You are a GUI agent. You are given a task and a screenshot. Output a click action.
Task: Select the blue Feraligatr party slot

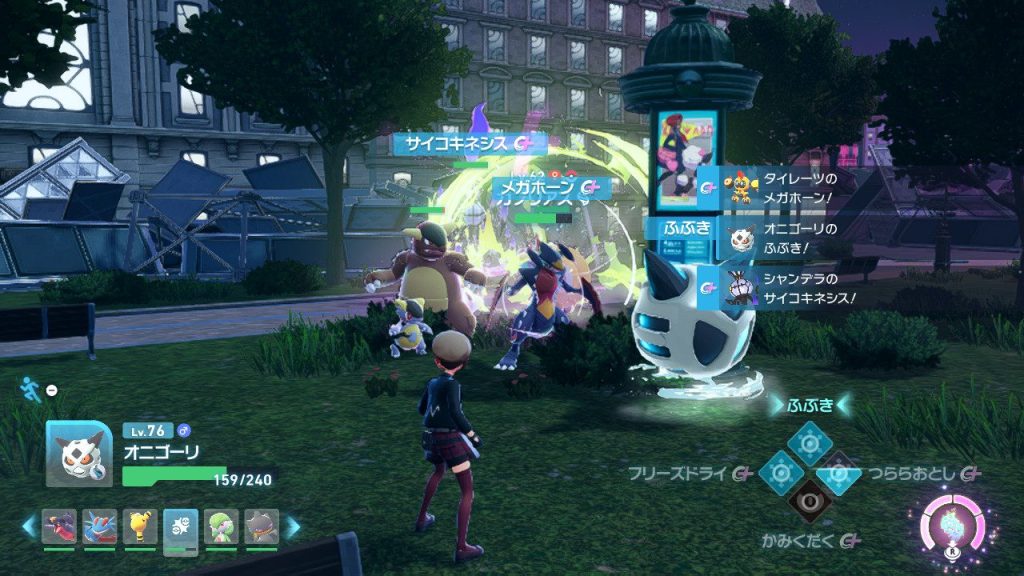click(x=100, y=526)
